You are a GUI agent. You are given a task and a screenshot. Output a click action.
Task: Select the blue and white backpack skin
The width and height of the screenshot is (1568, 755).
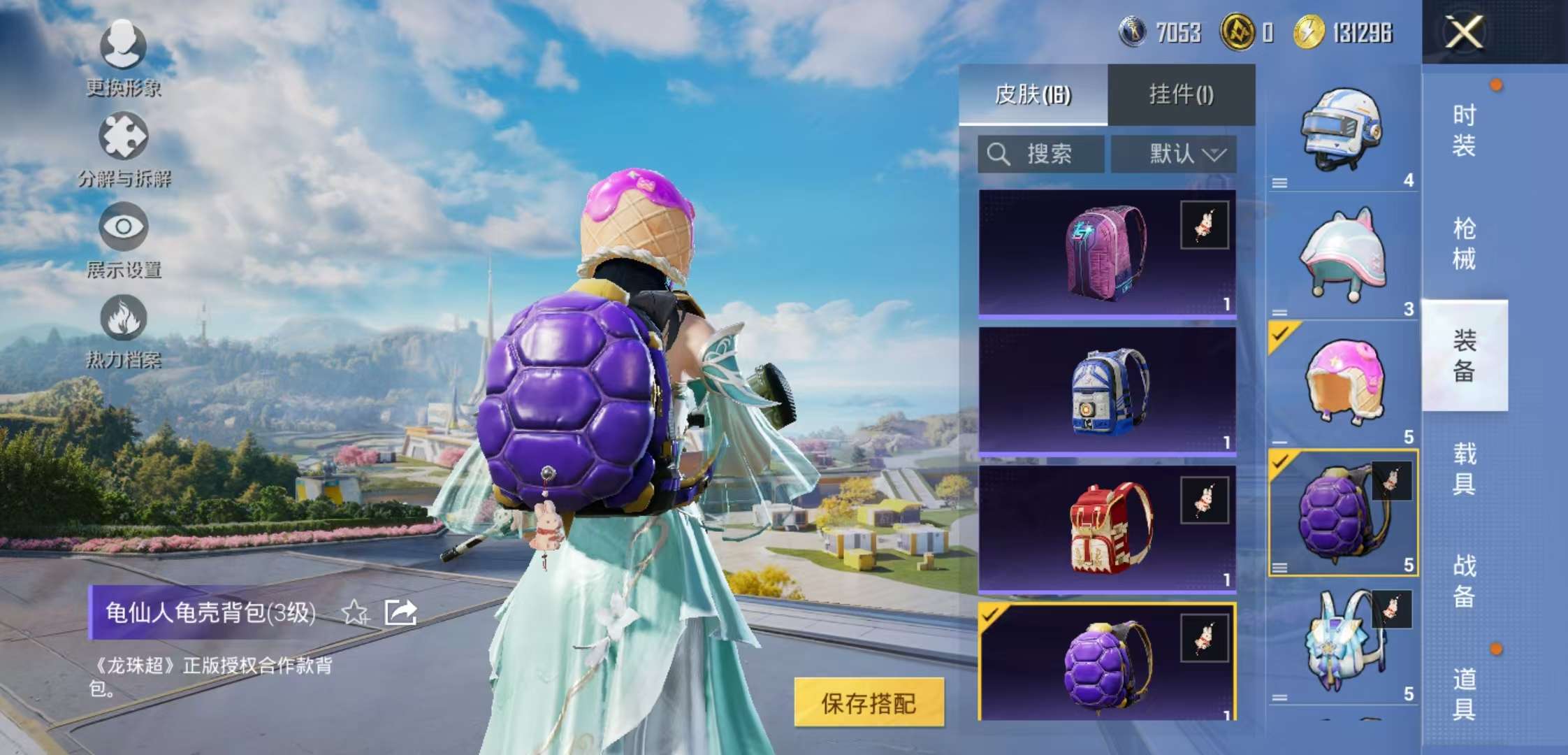(x=1107, y=391)
